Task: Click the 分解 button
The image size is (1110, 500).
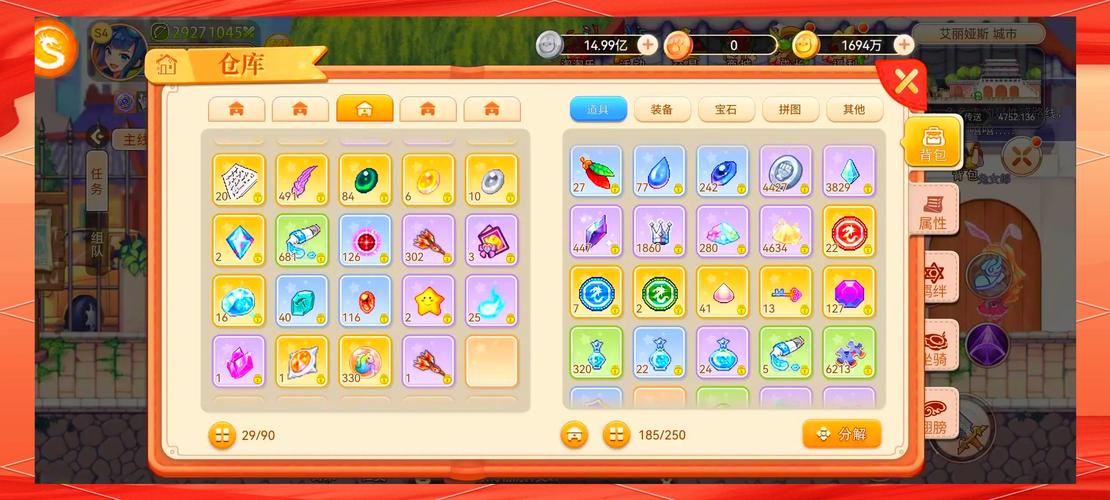Action: pos(841,434)
